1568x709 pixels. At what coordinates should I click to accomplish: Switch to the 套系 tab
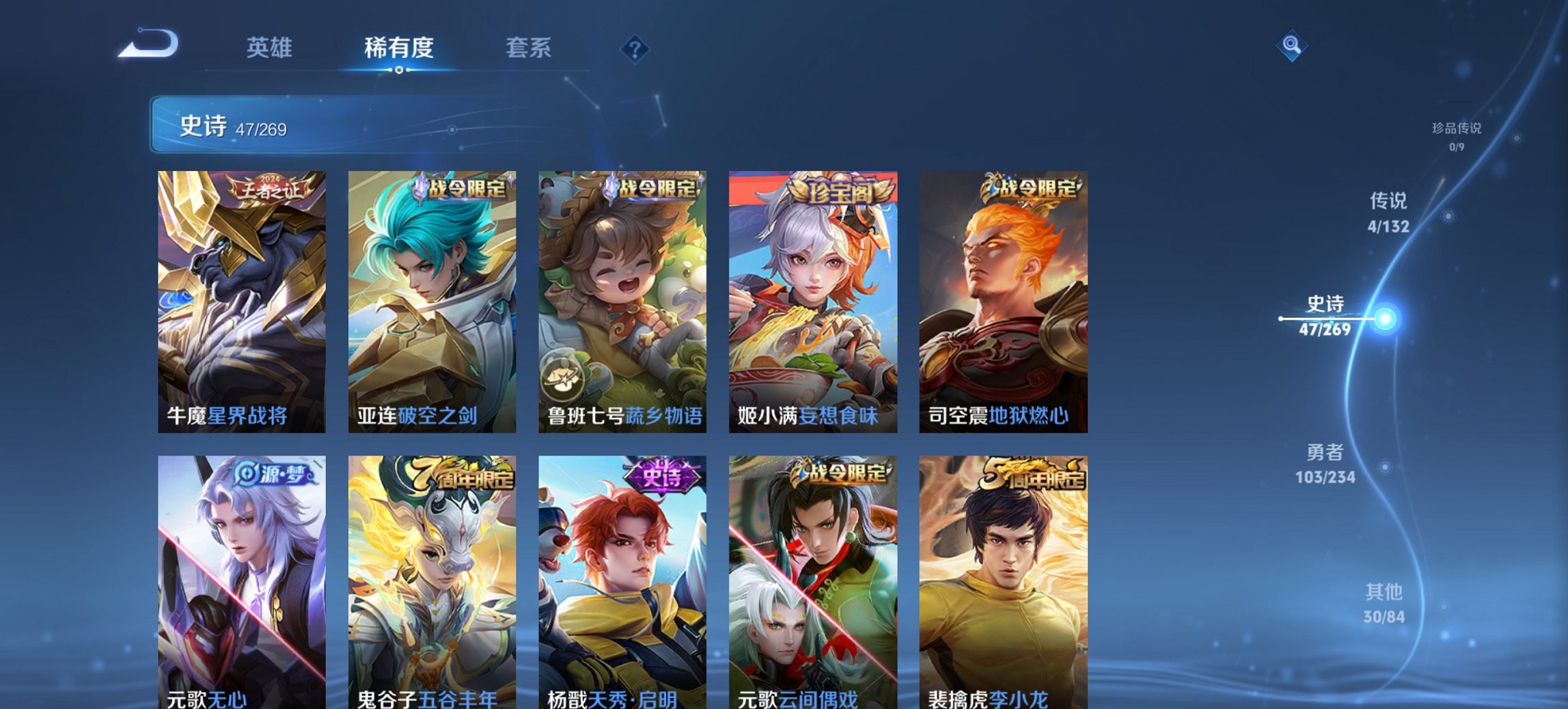tap(529, 48)
